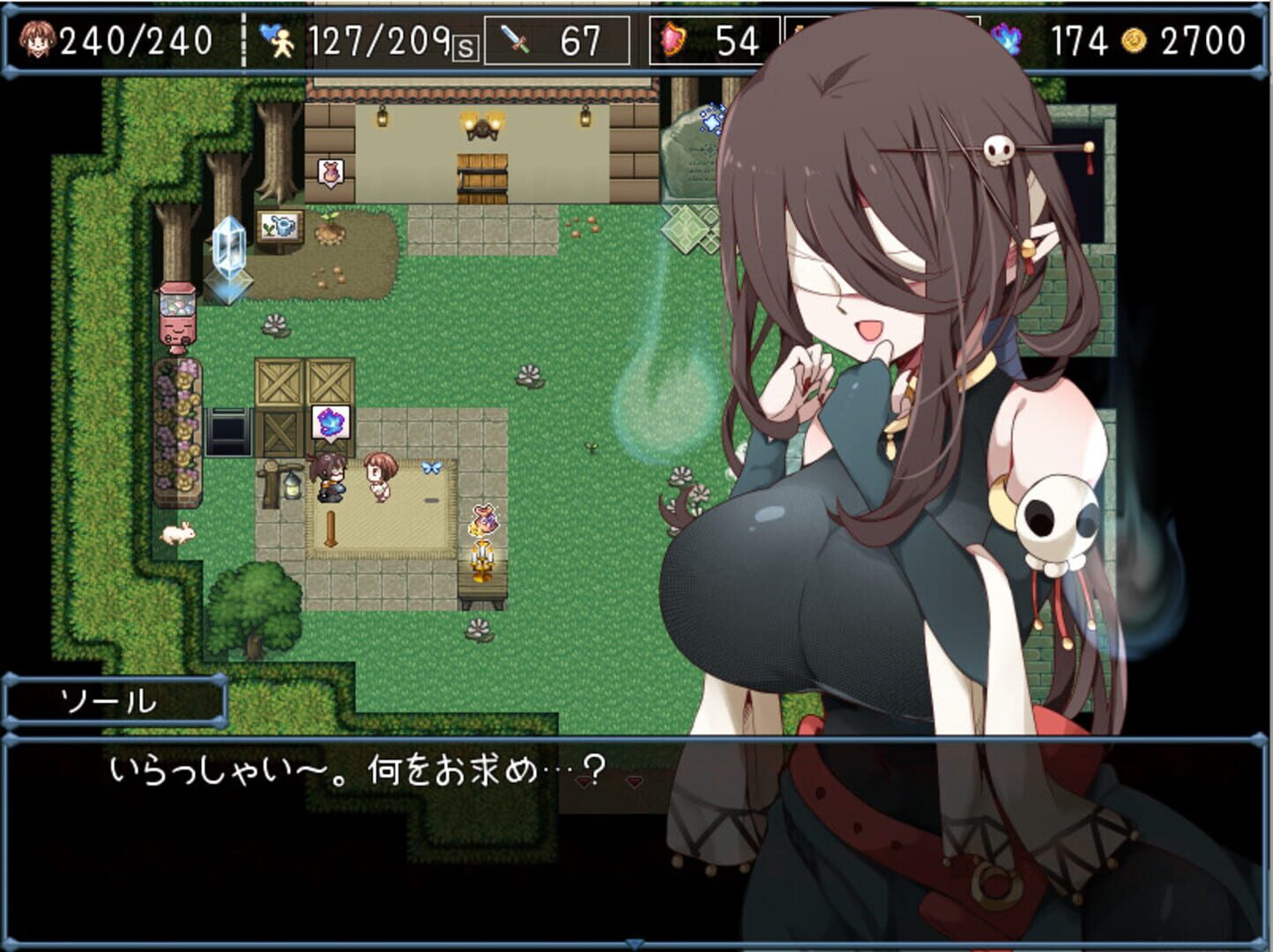
Task: Toggle the golden candelabra lantern on the table
Action: [x=483, y=559]
